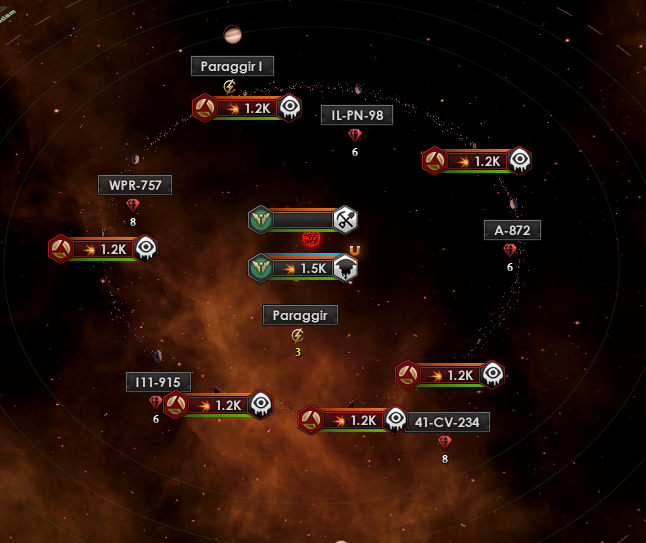Select the 1.2K fleet beside 41-CV-234

point(353,420)
